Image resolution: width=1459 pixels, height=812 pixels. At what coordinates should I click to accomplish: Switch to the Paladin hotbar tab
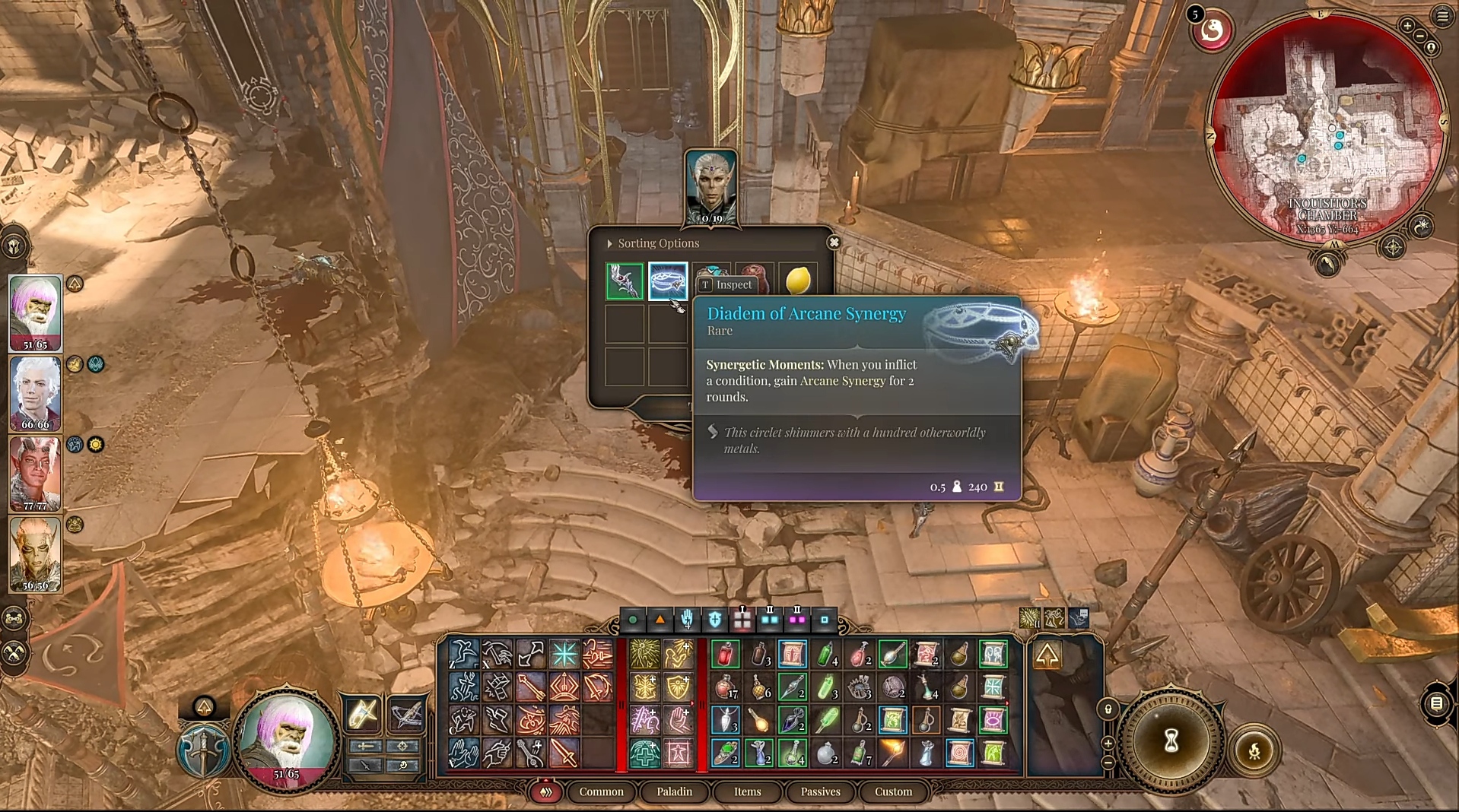coord(674,791)
